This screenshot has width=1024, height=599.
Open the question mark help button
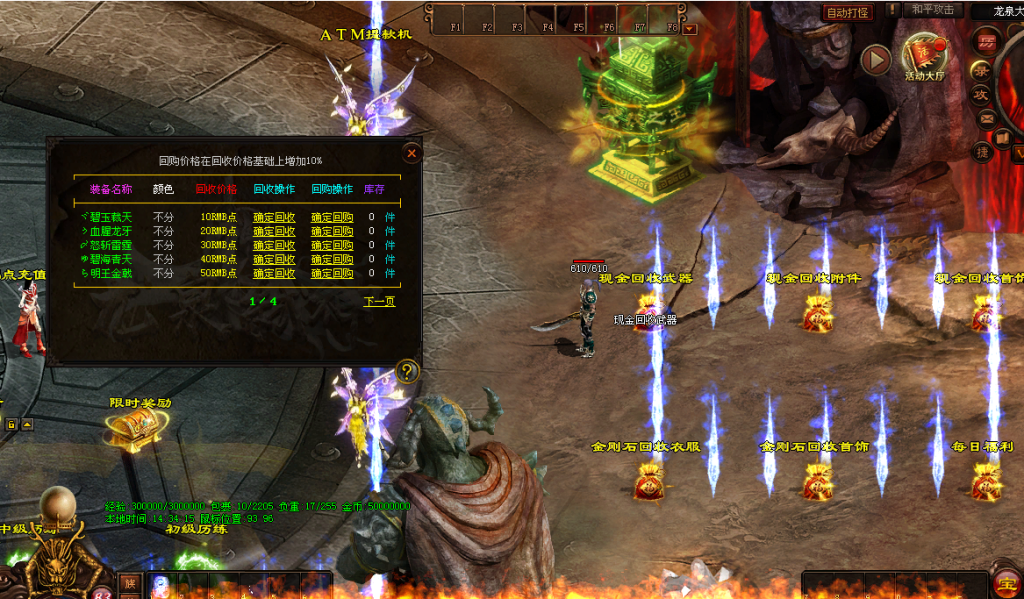406,371
